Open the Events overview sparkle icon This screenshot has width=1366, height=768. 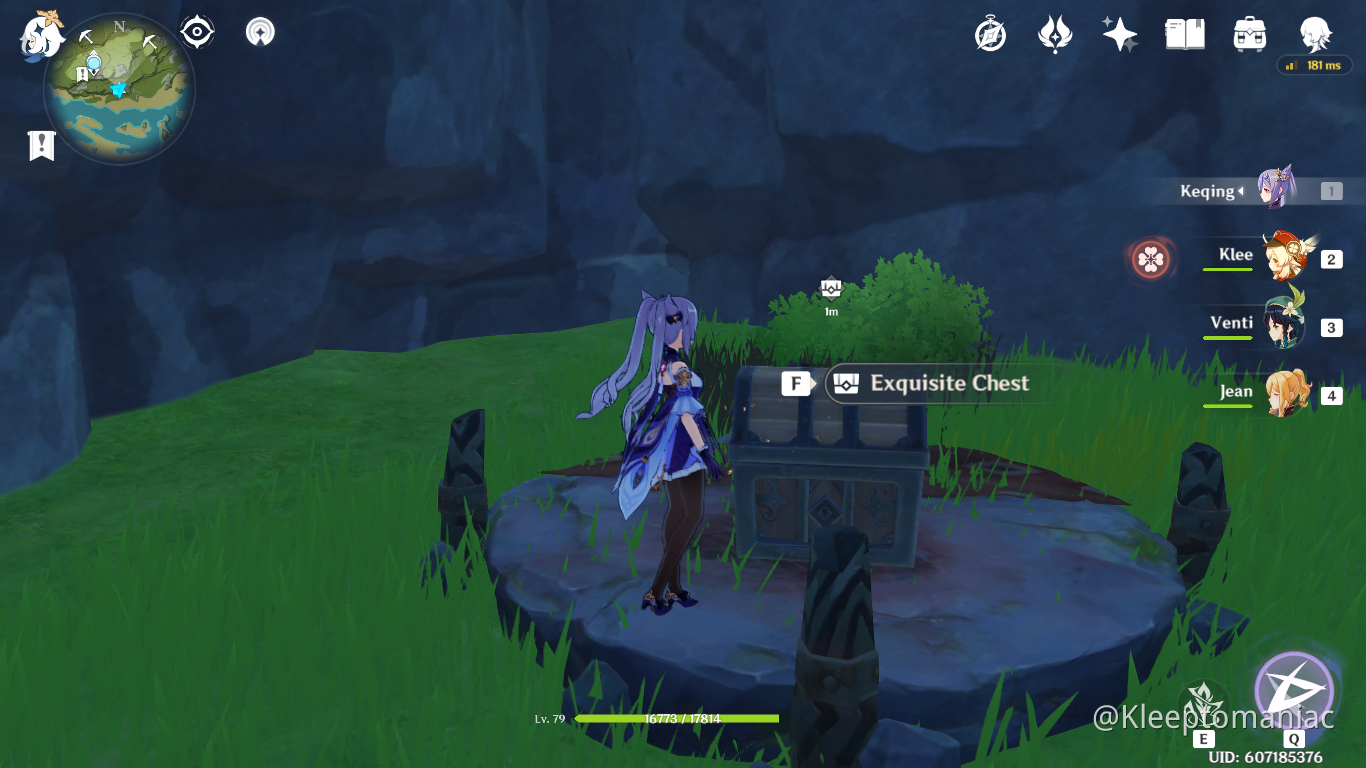(1119, 32)
